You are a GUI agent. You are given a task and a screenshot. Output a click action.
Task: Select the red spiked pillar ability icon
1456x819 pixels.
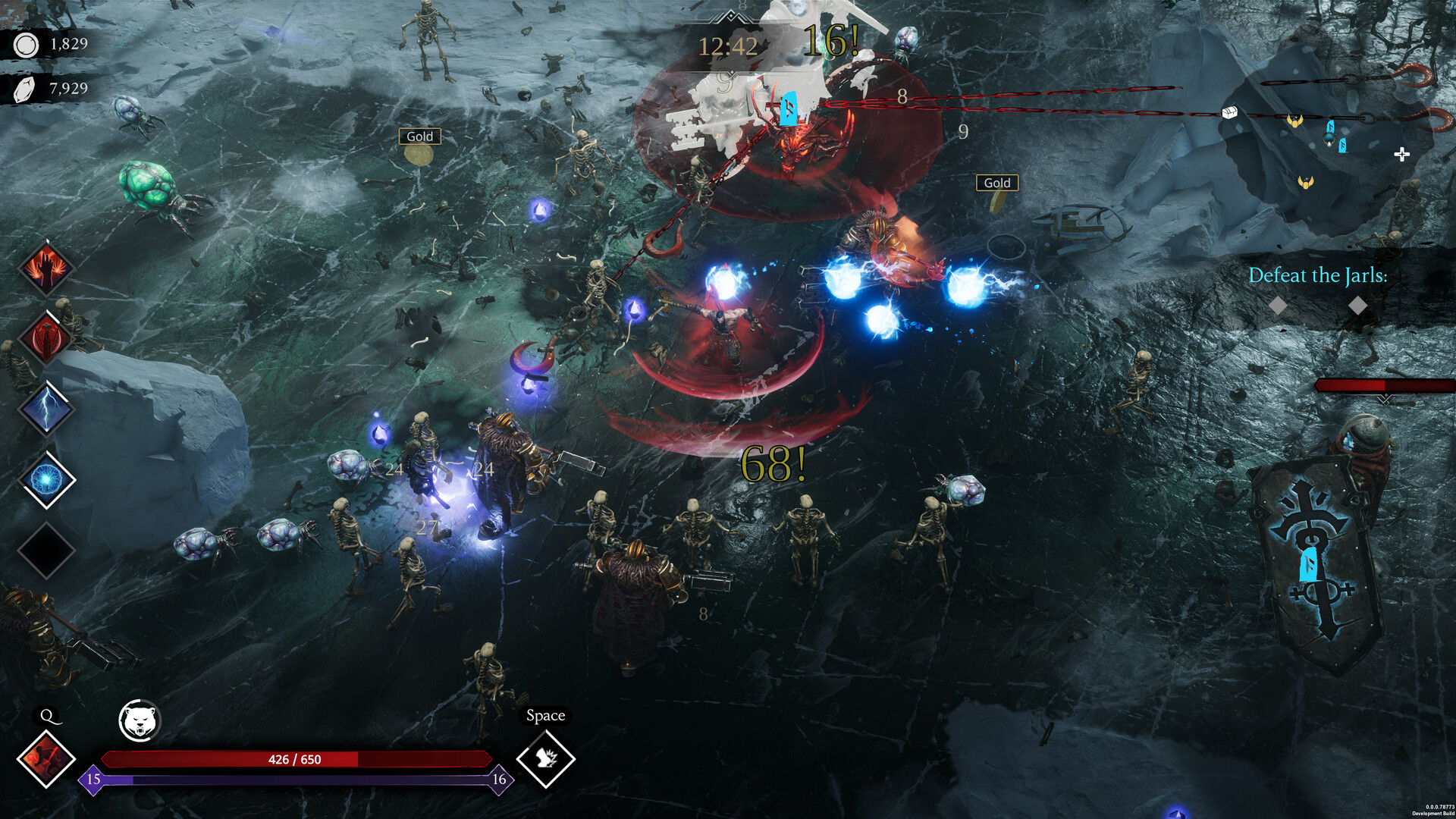coord(46,338)
